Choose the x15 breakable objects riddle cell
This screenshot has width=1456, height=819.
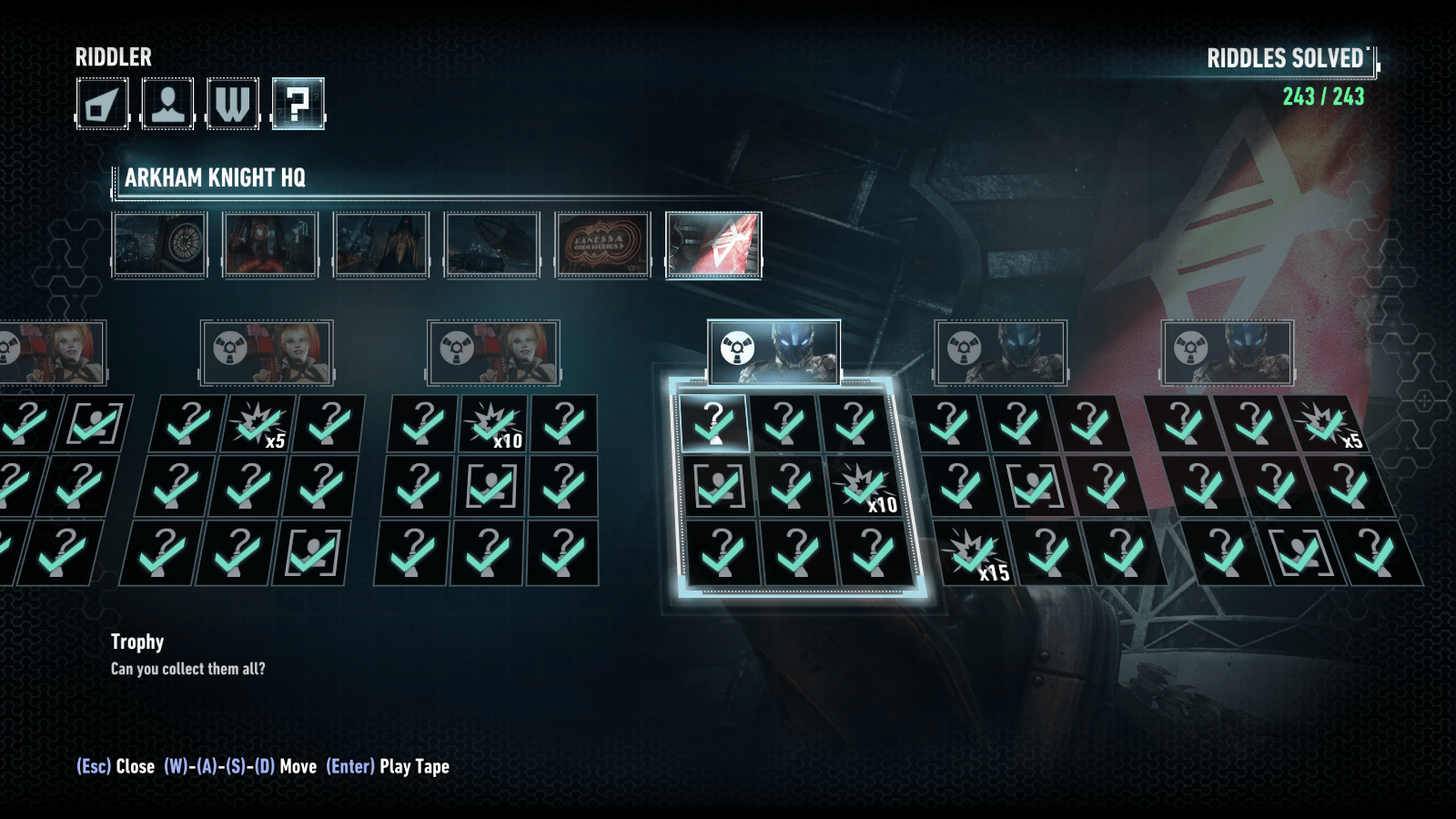click(x=975, y=553)
